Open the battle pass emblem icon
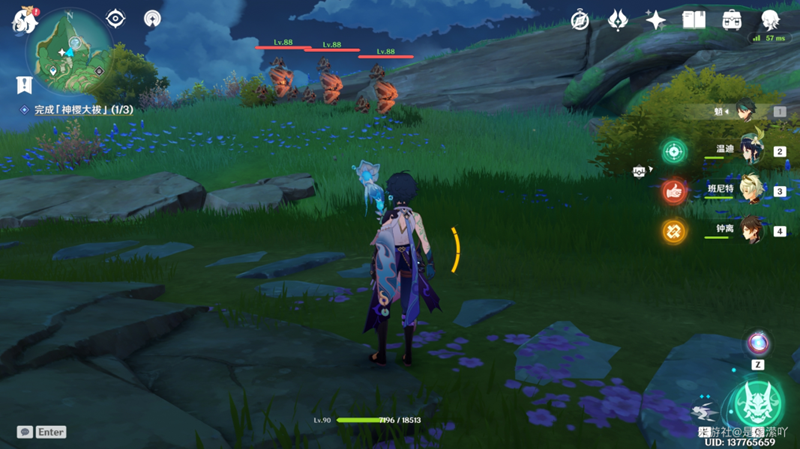This screenshot has width=800, height=449. click(x=618, y=19)
